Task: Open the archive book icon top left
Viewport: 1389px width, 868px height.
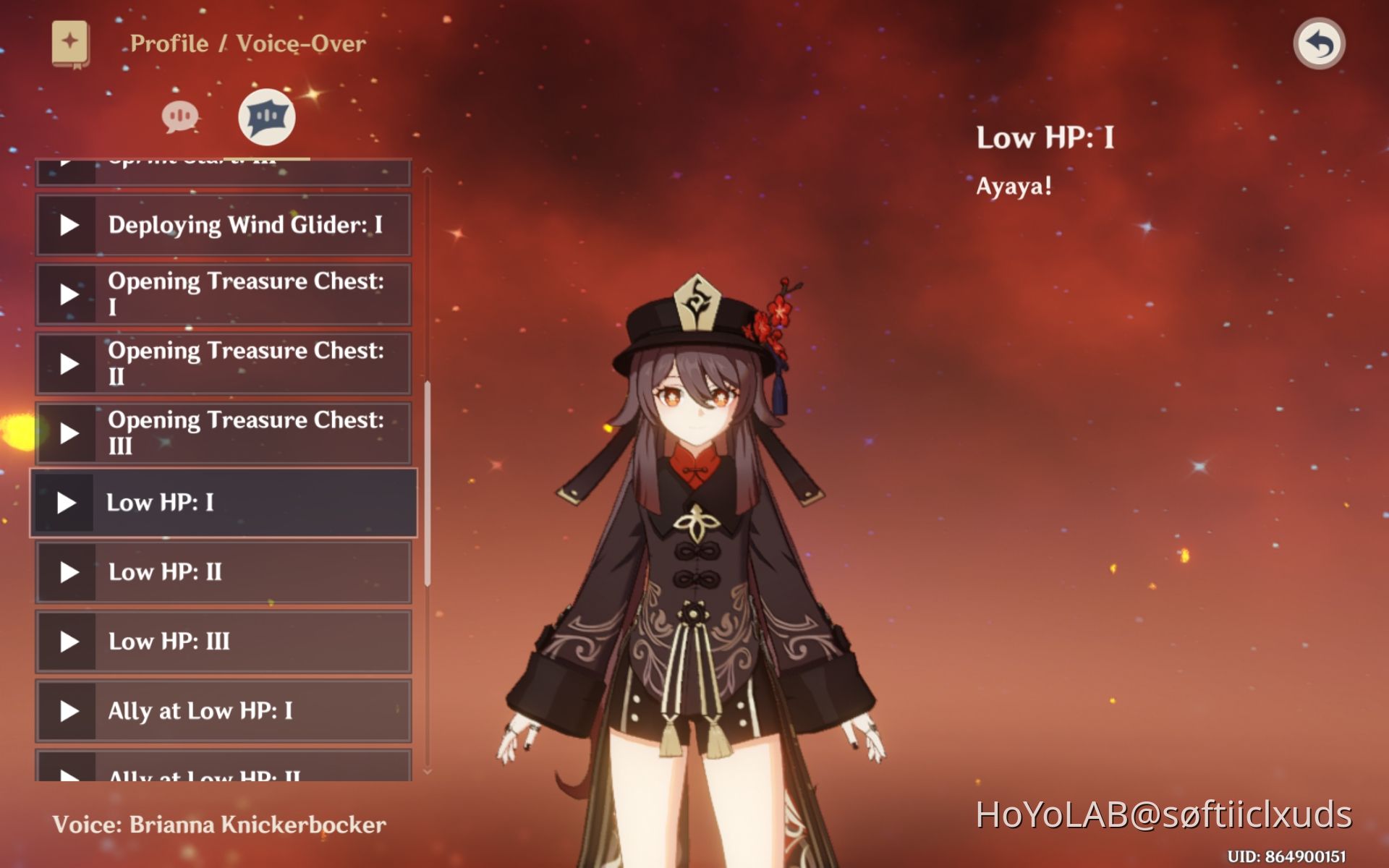Action: tap(69, 42)
